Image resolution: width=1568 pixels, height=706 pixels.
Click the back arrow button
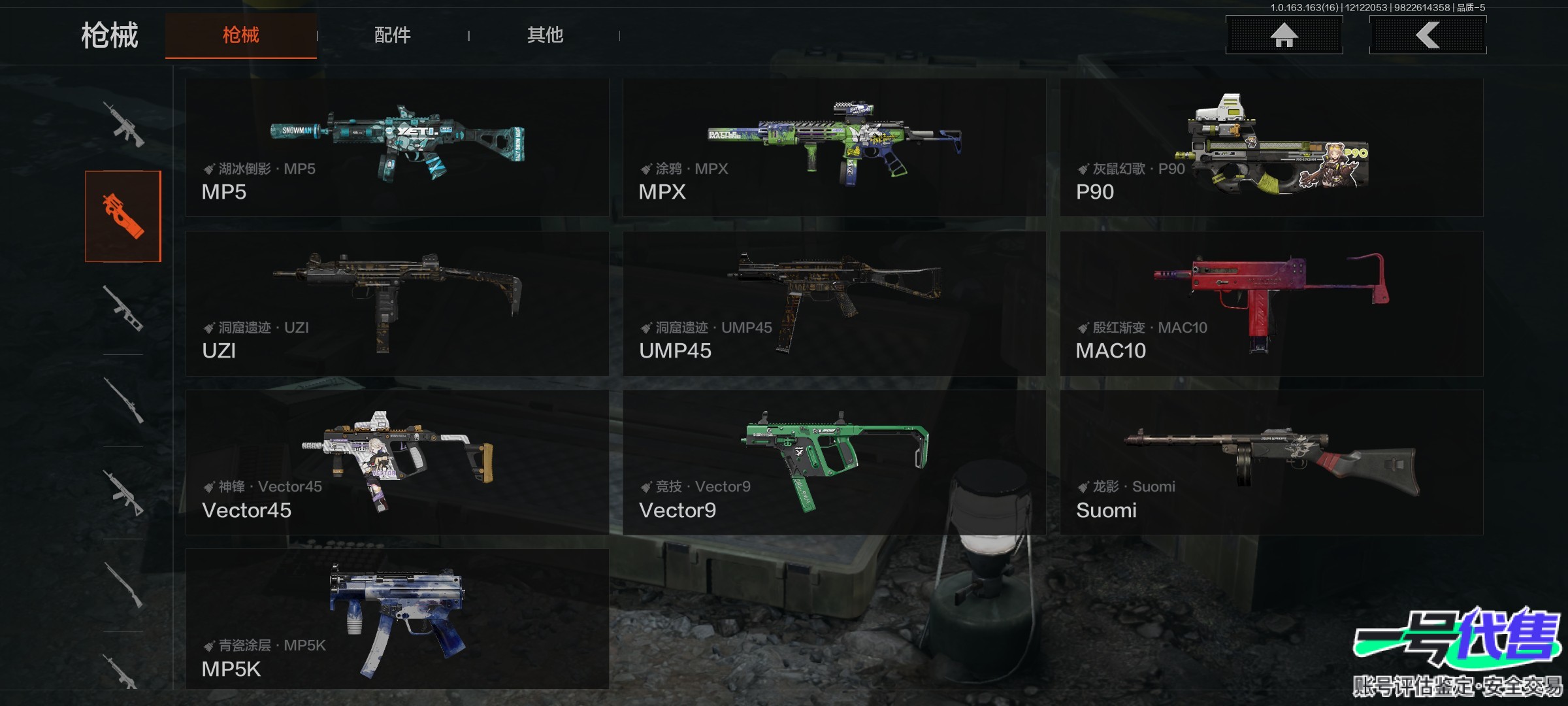1428,35
